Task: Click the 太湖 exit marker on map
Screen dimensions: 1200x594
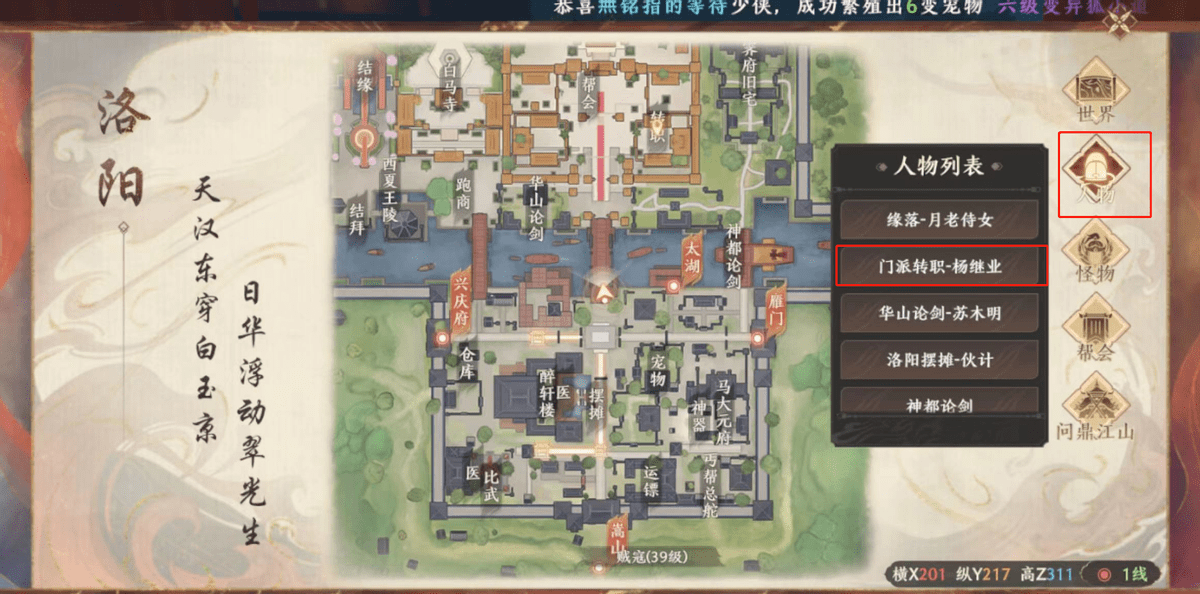Action: pyautogui.click(x=690, y=260)
